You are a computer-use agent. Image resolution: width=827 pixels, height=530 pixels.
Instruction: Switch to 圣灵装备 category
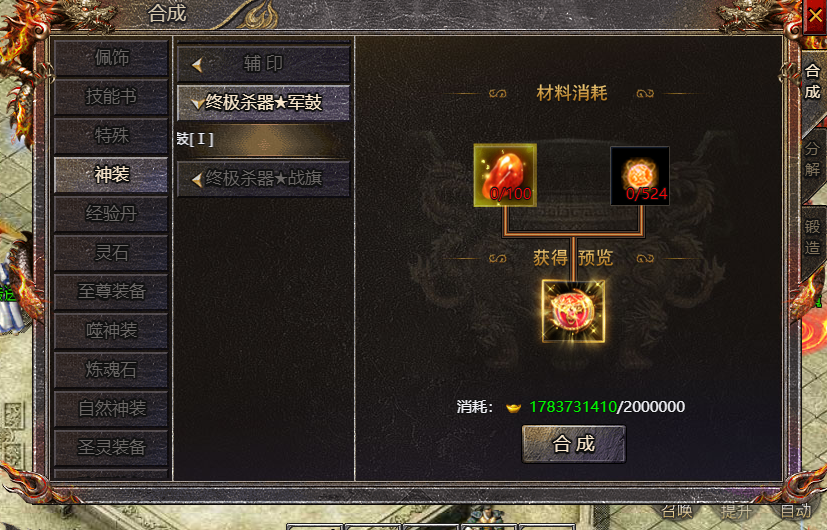click(111, 447)
